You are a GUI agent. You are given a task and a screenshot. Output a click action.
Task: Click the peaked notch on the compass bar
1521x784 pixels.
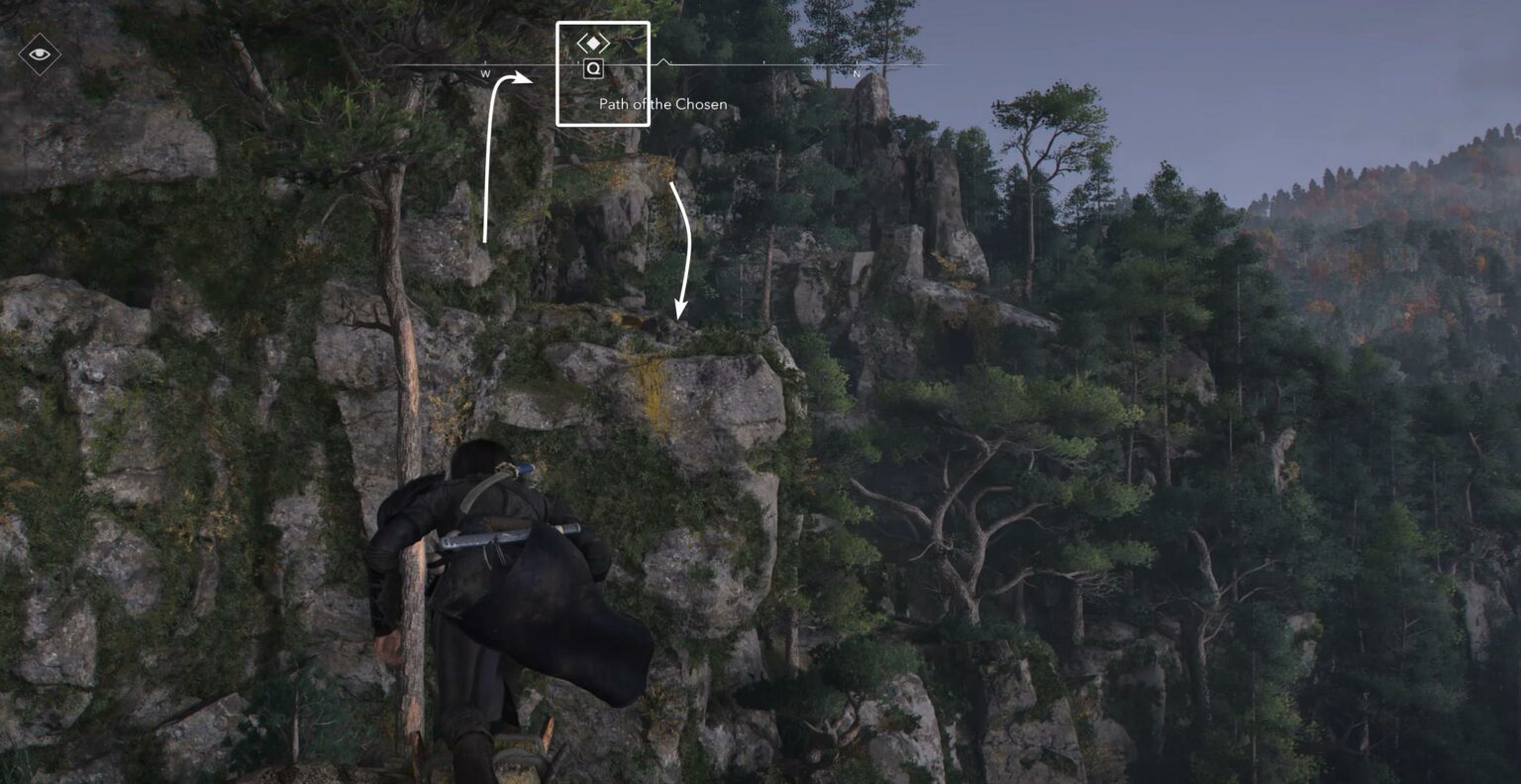coord(664,61)
